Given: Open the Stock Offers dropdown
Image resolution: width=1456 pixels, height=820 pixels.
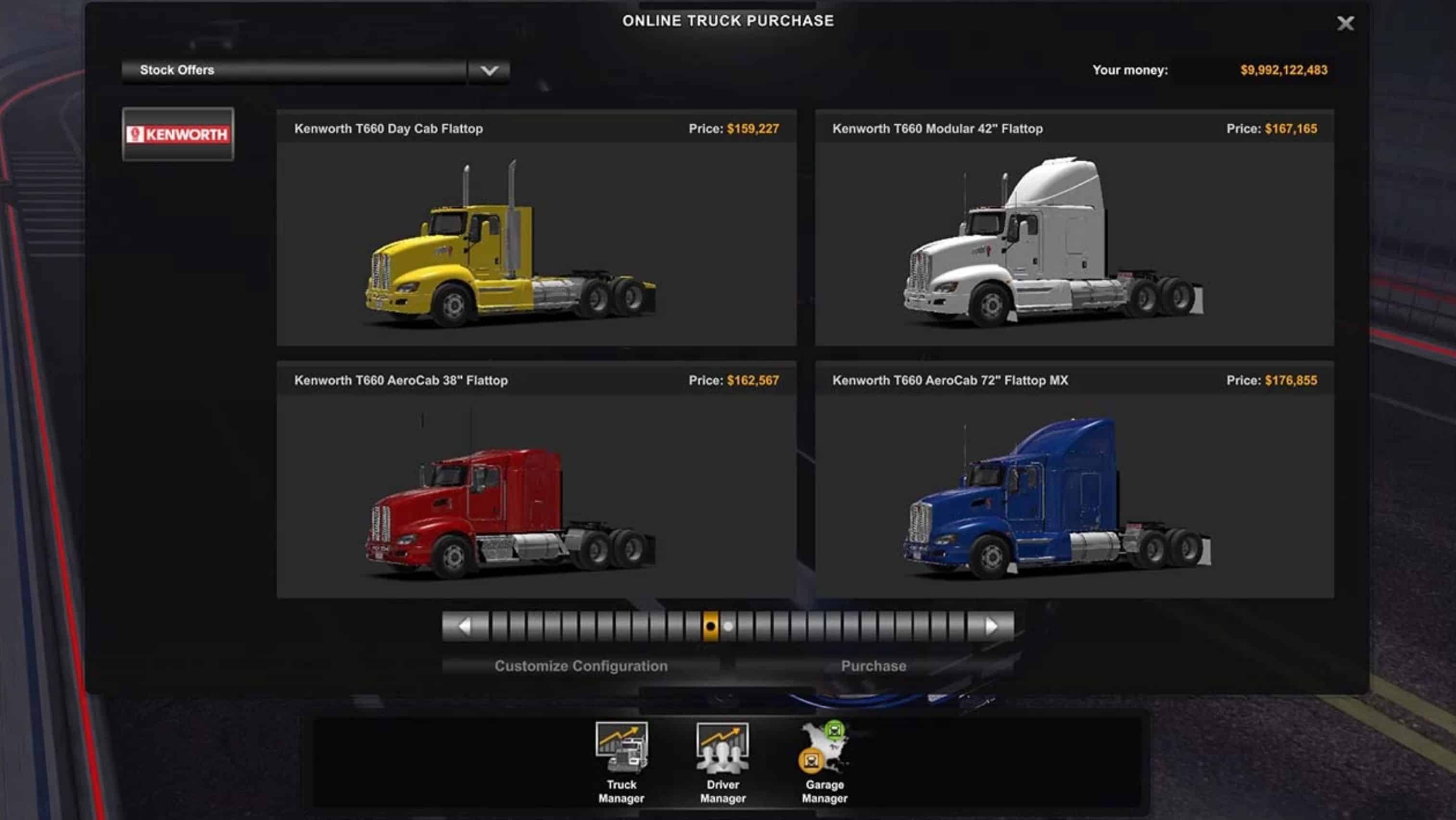Looking at the screenshot, I should (x=488, y=71).
